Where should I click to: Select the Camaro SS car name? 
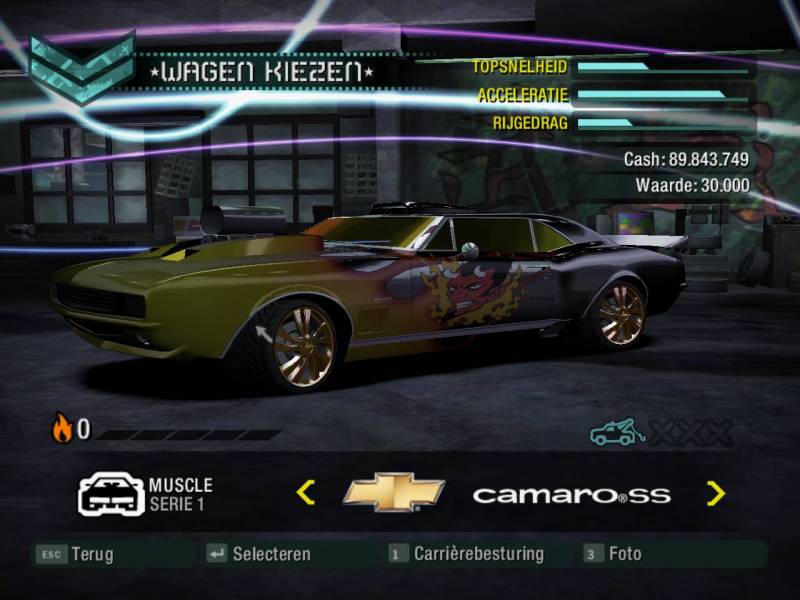coord(571,495)
